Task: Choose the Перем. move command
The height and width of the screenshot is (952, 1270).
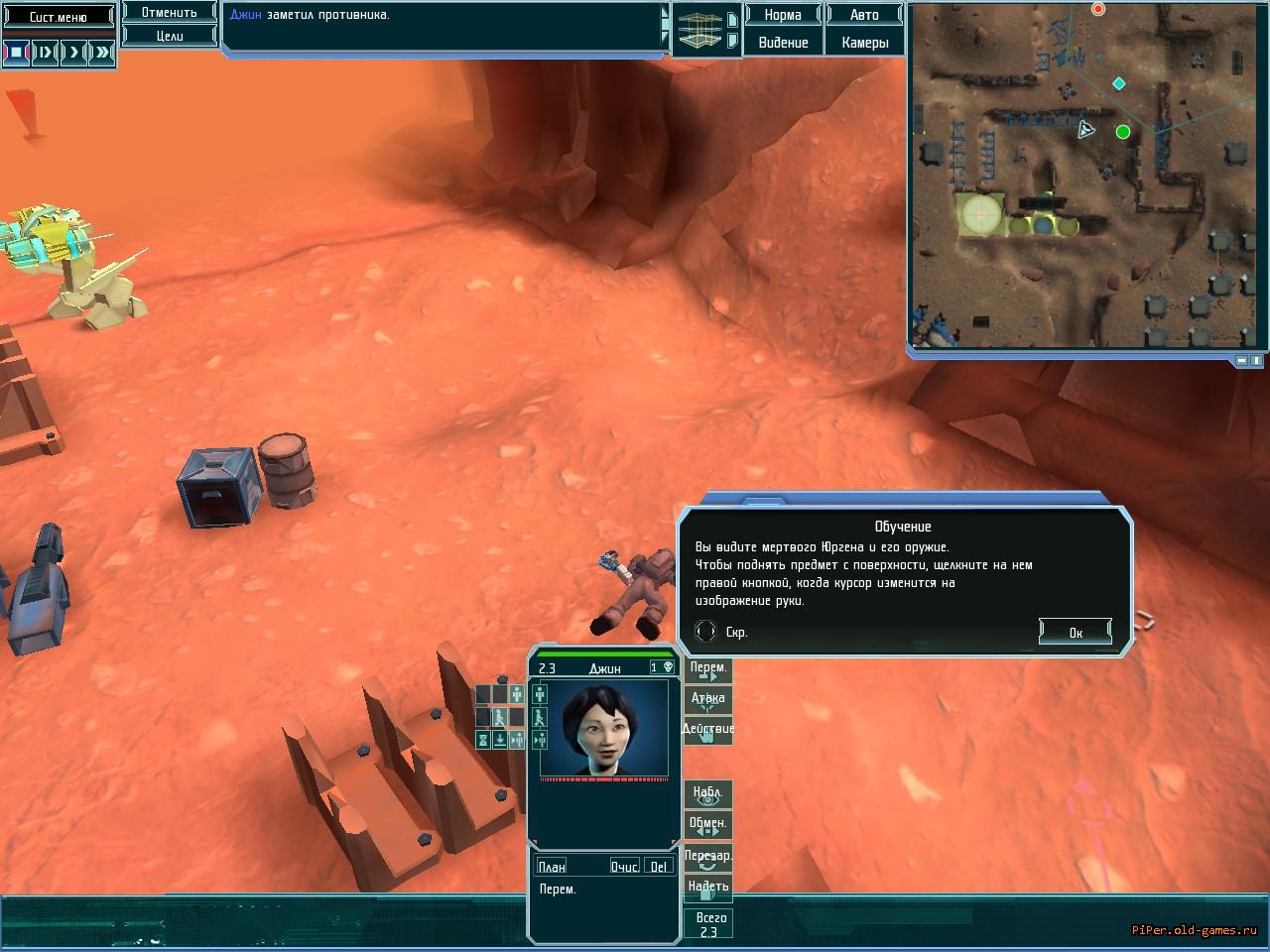Action: 708,669
